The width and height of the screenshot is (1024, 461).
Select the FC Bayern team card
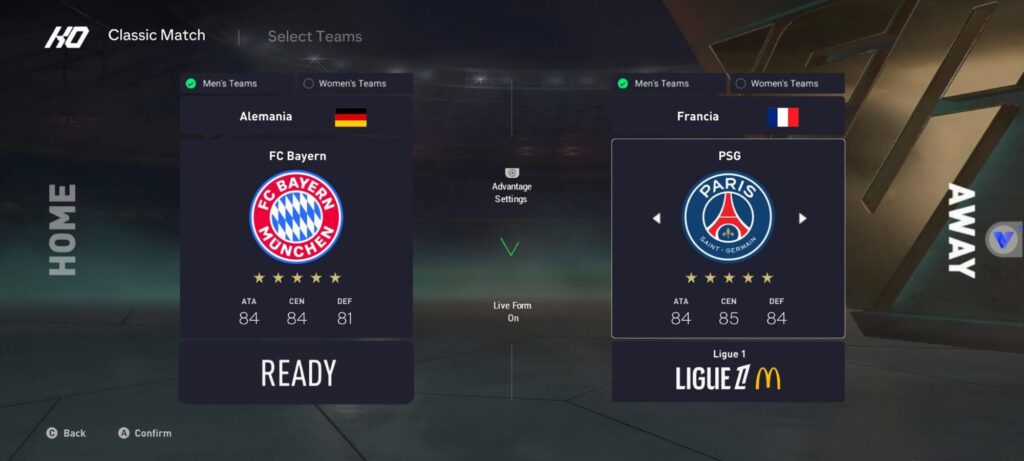tap(296, 238)
